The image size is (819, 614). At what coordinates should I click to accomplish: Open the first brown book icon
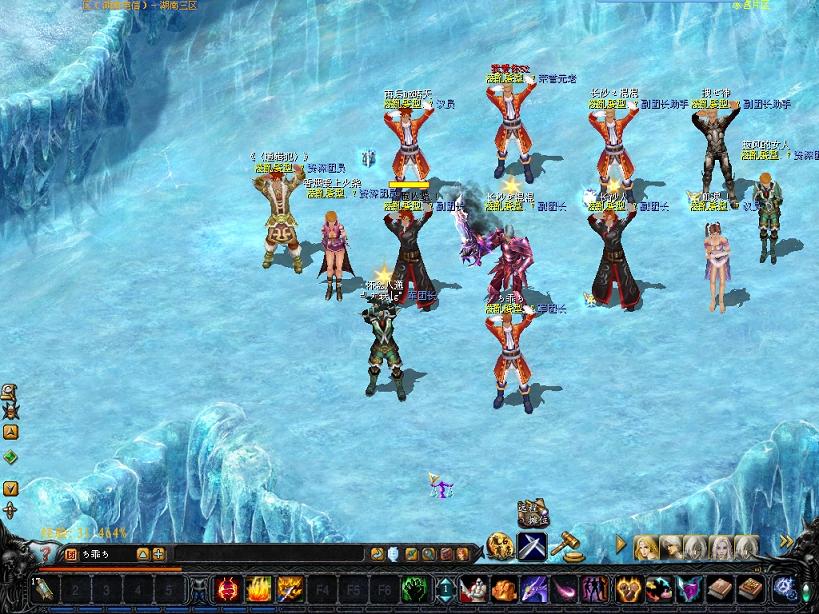click(718, 590)
